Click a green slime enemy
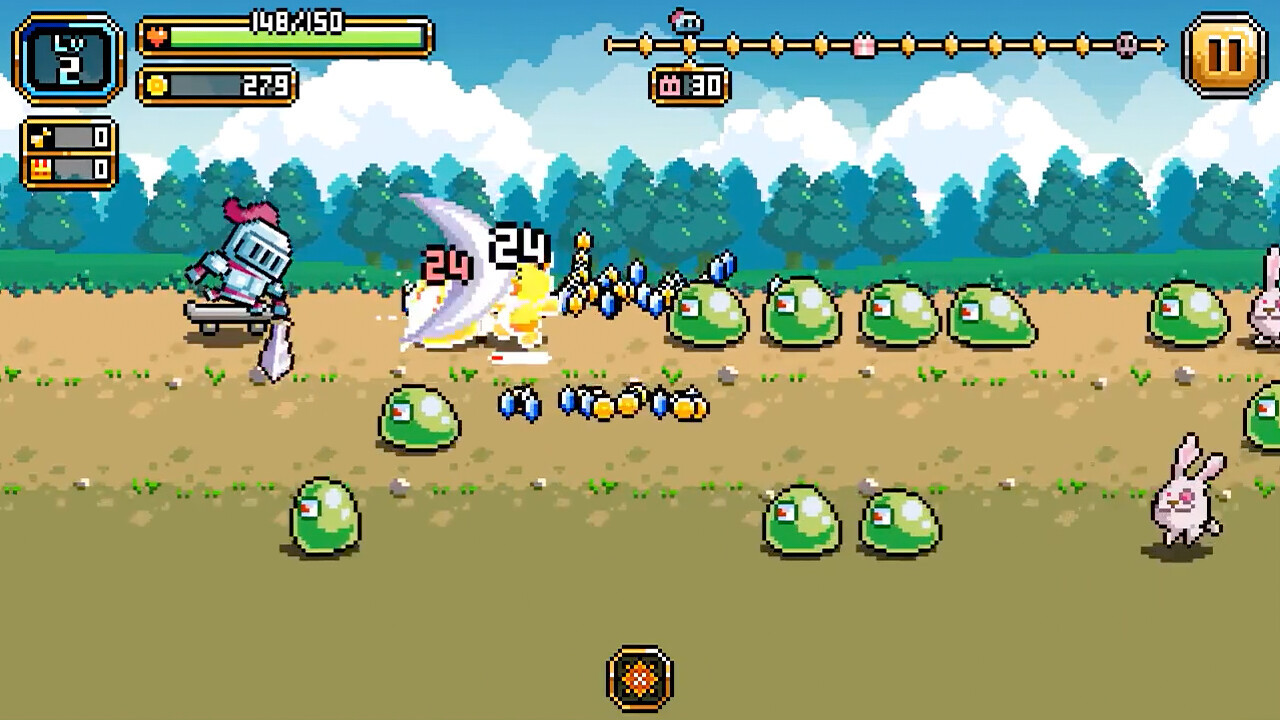Image resolution: width=1280 pixels, height=720 pixels. (x=710, y=312)
